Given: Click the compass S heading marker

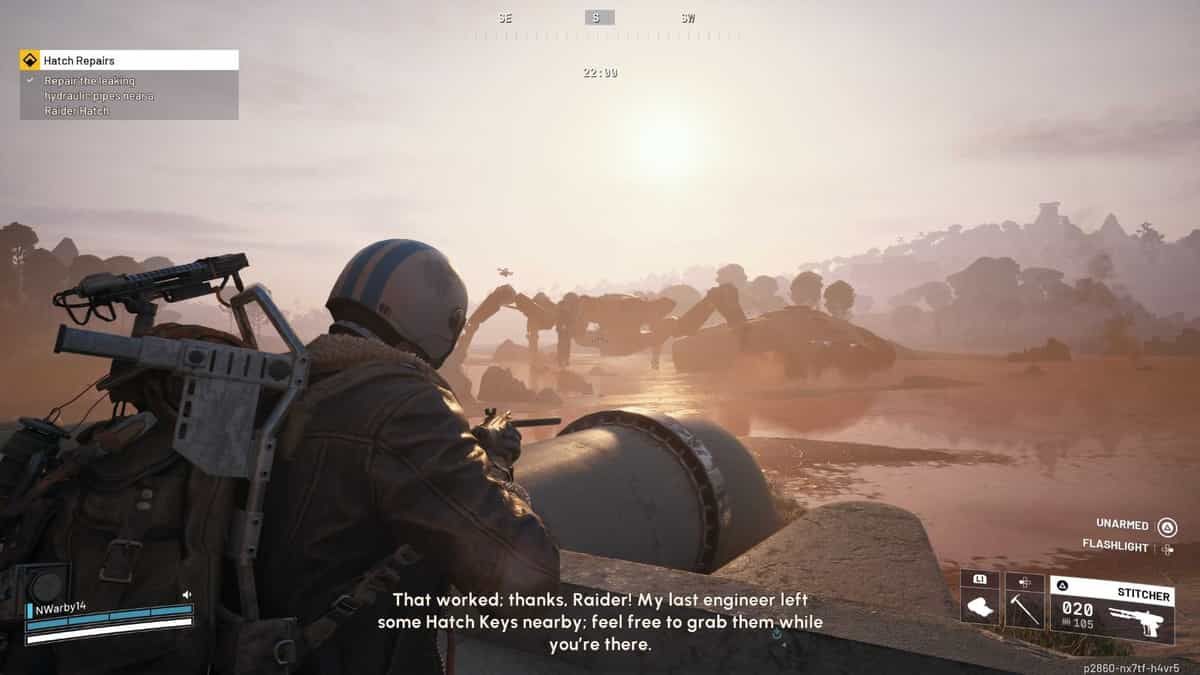Looking at the screenshot, I should pyautogui.click(x=600, y=18).
